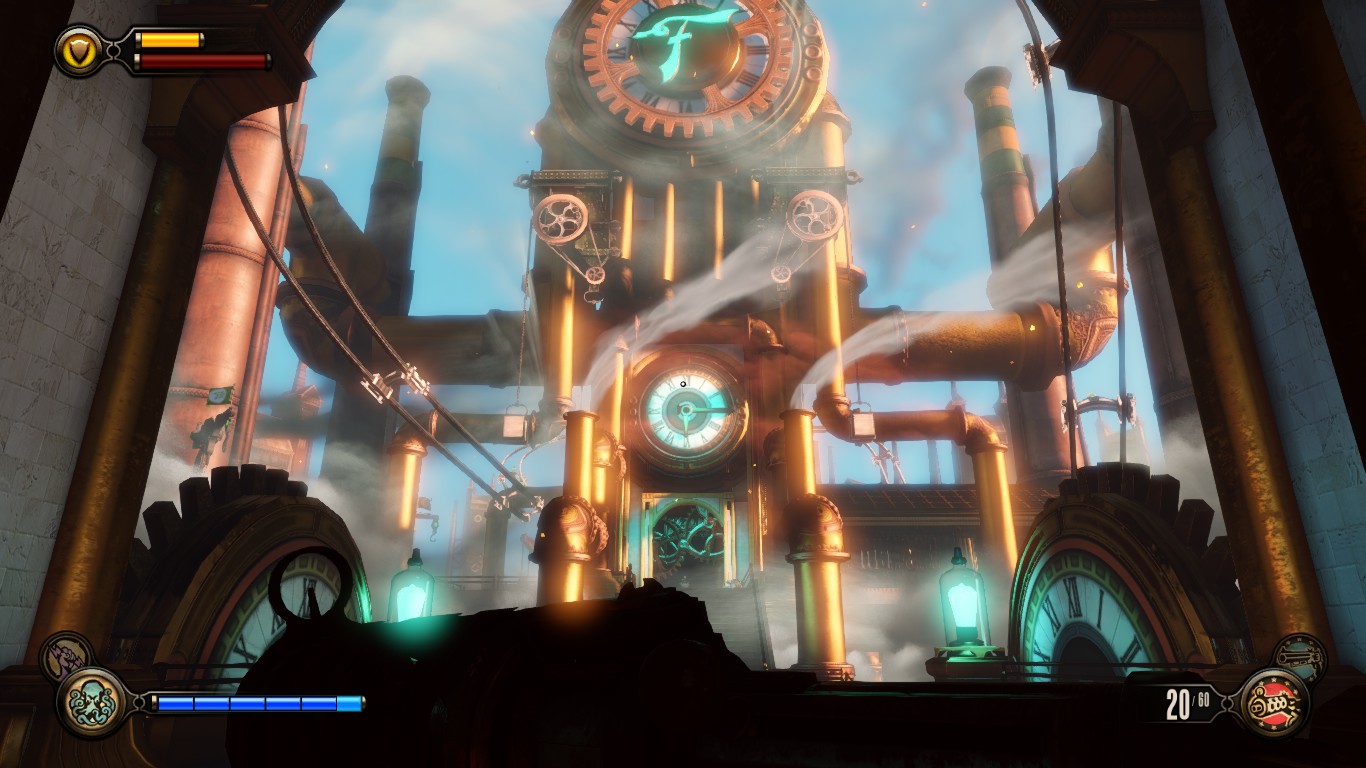Switch to the purple Charge vigor icon
Screen dimensions: 1366x768
pyautogui.click(x=66, y=656)
